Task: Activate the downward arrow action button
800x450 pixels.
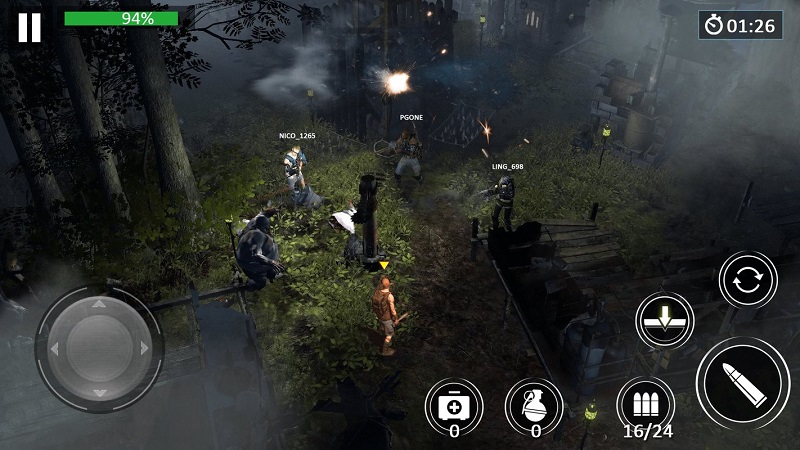Action: [665, 321]
